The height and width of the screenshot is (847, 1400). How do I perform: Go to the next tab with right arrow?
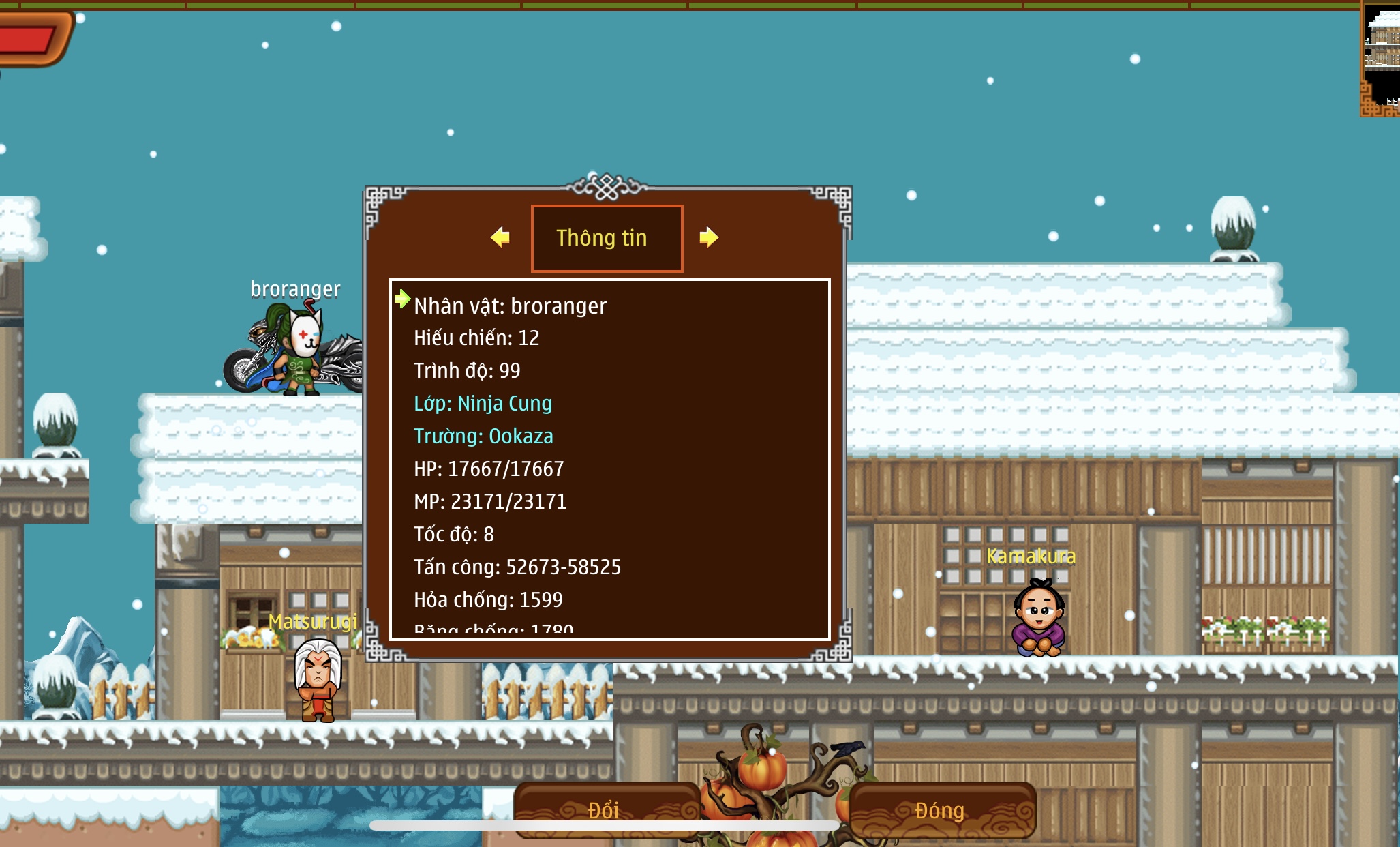(708, 237)
